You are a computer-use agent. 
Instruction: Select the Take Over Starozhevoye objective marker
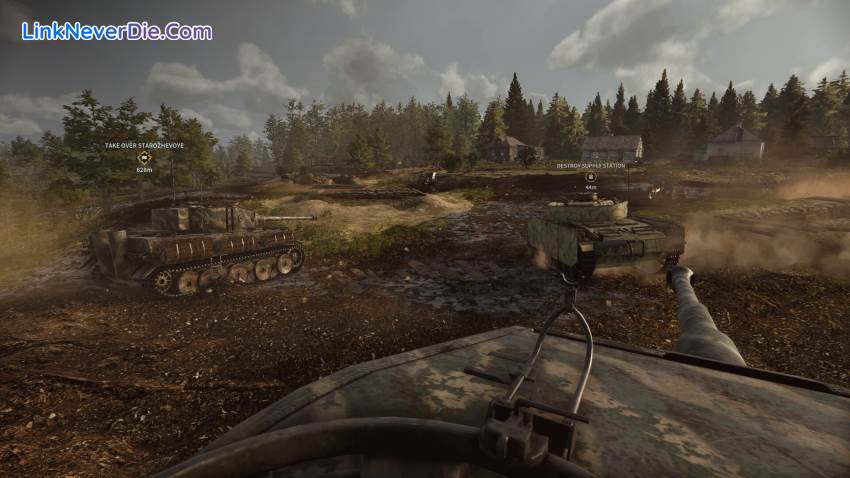[142, 157]
